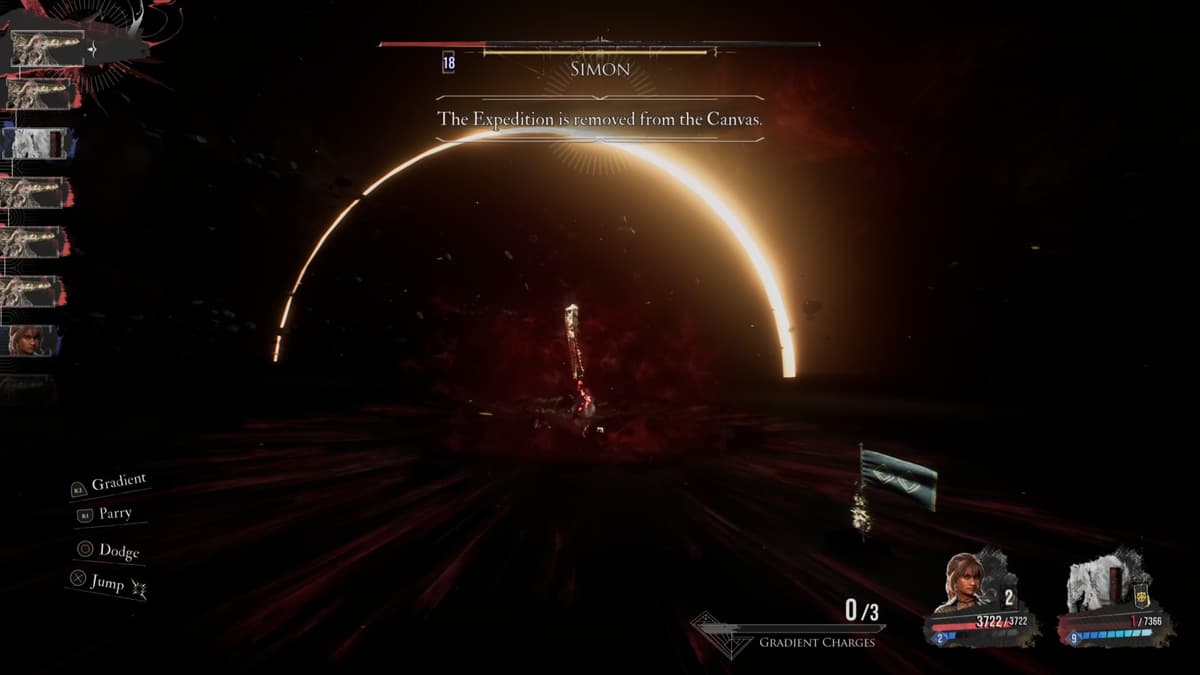Click the yellow shield badge on stone portrait
Screen dimensions: 1200x675
click(x=1141, y=596)
